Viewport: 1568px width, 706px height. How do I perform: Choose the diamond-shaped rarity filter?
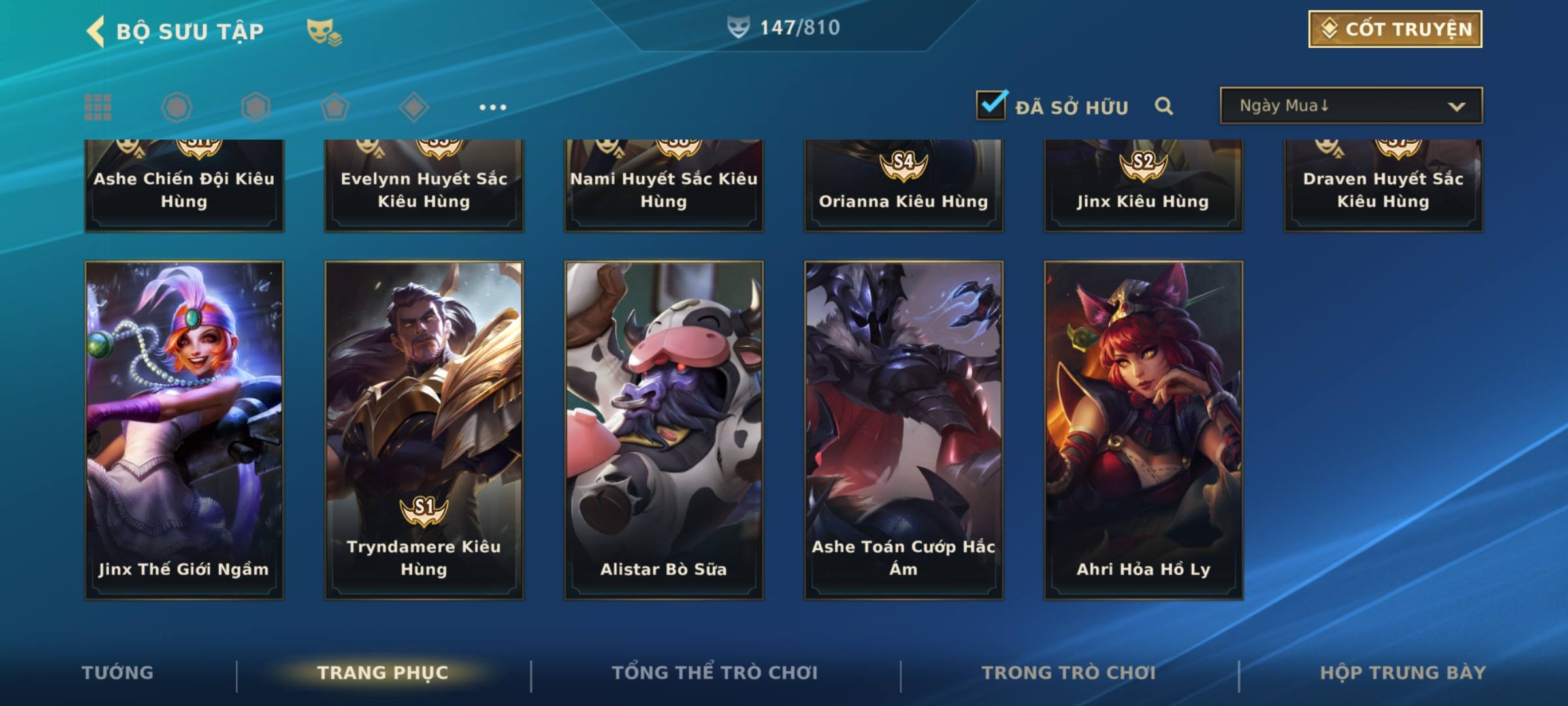tap(414, 107)
